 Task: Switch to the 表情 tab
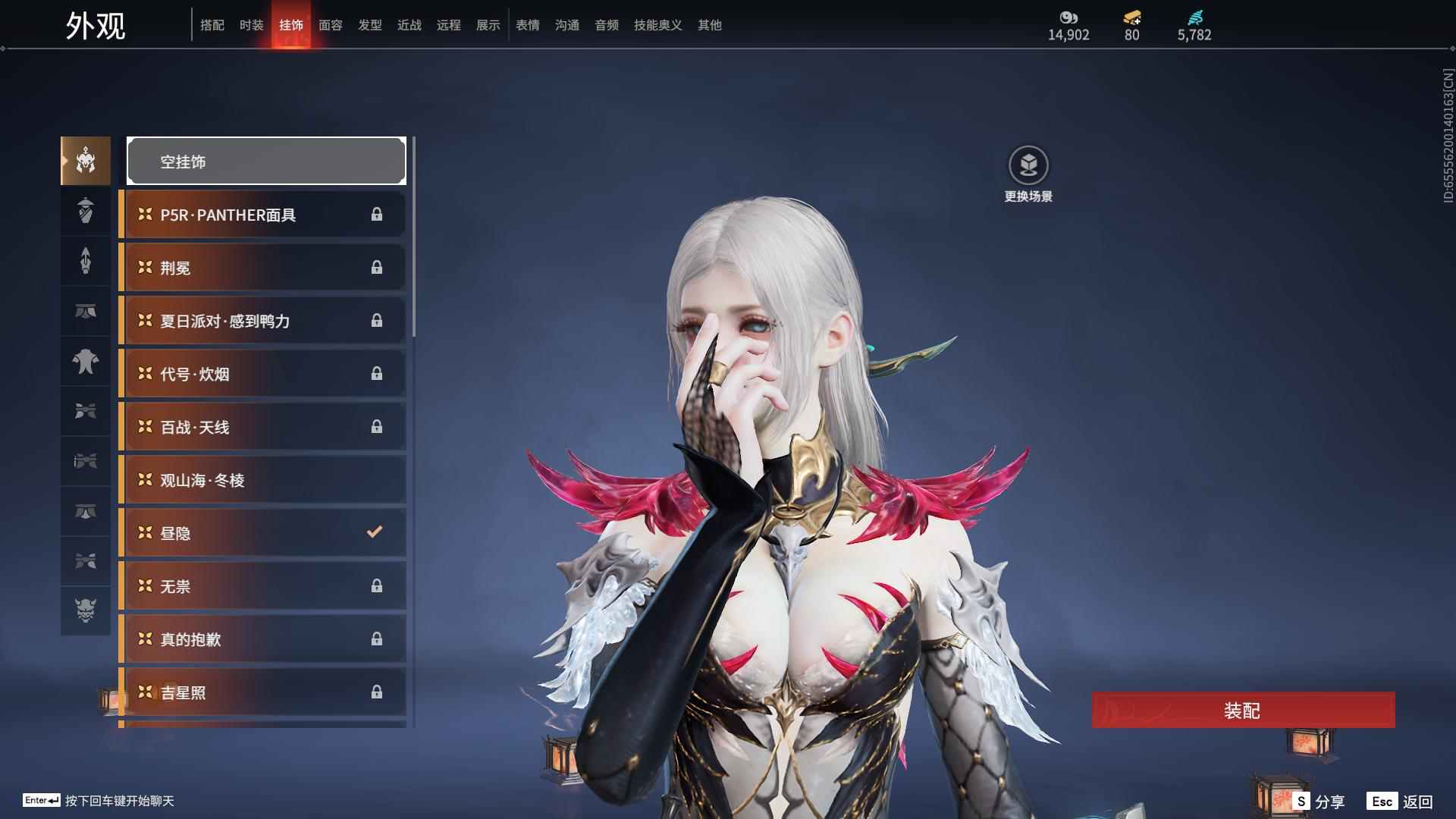tap(527, 25)
